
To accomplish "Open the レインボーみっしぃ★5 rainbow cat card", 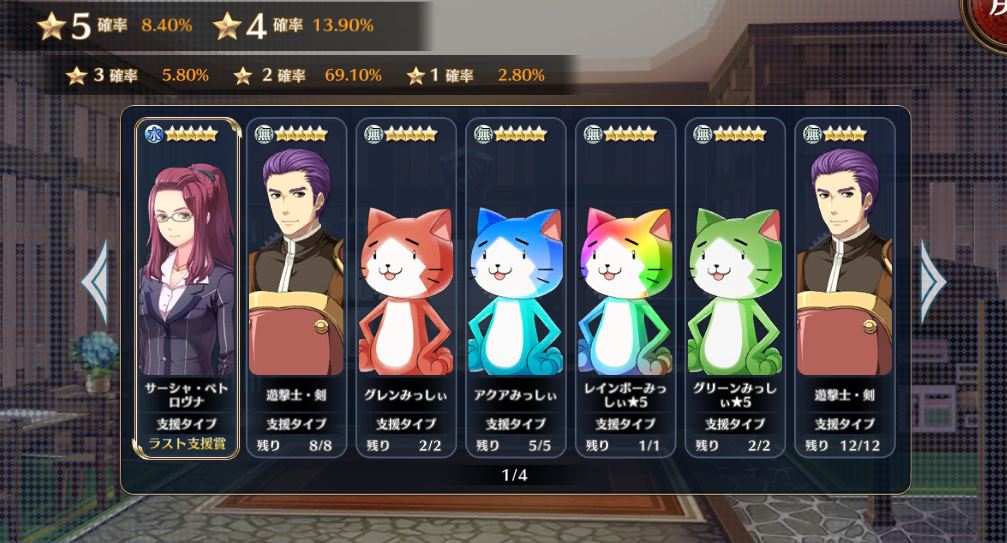I will 626,288.
